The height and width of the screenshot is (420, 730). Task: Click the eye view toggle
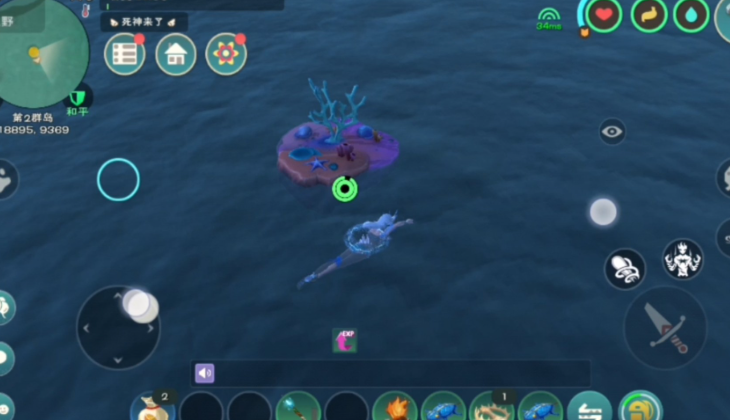tap(612, 131)
